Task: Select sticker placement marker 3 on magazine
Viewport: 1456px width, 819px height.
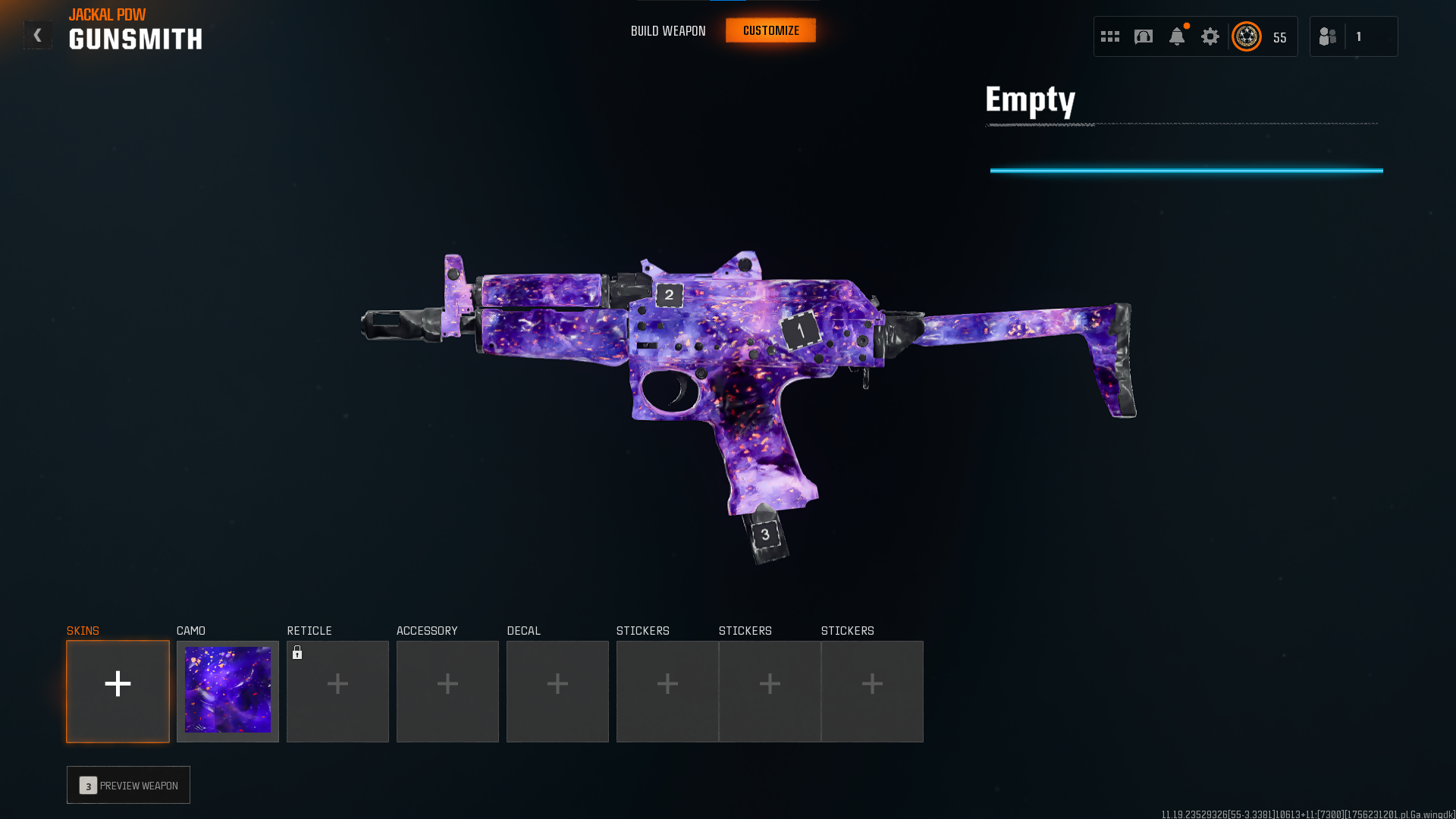Action: (765, 535)
